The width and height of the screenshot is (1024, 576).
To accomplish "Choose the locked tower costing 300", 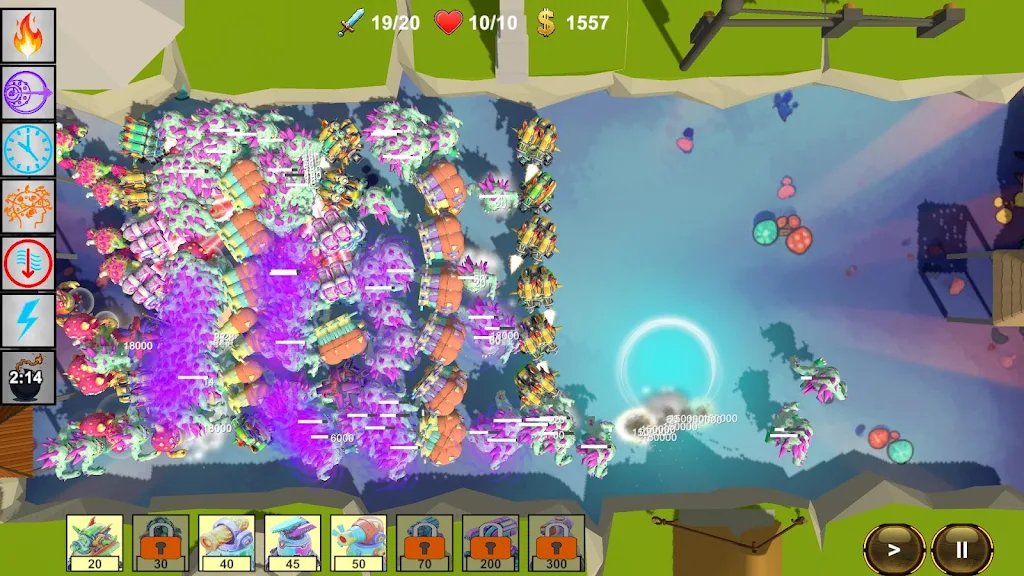I will (556, 543).
